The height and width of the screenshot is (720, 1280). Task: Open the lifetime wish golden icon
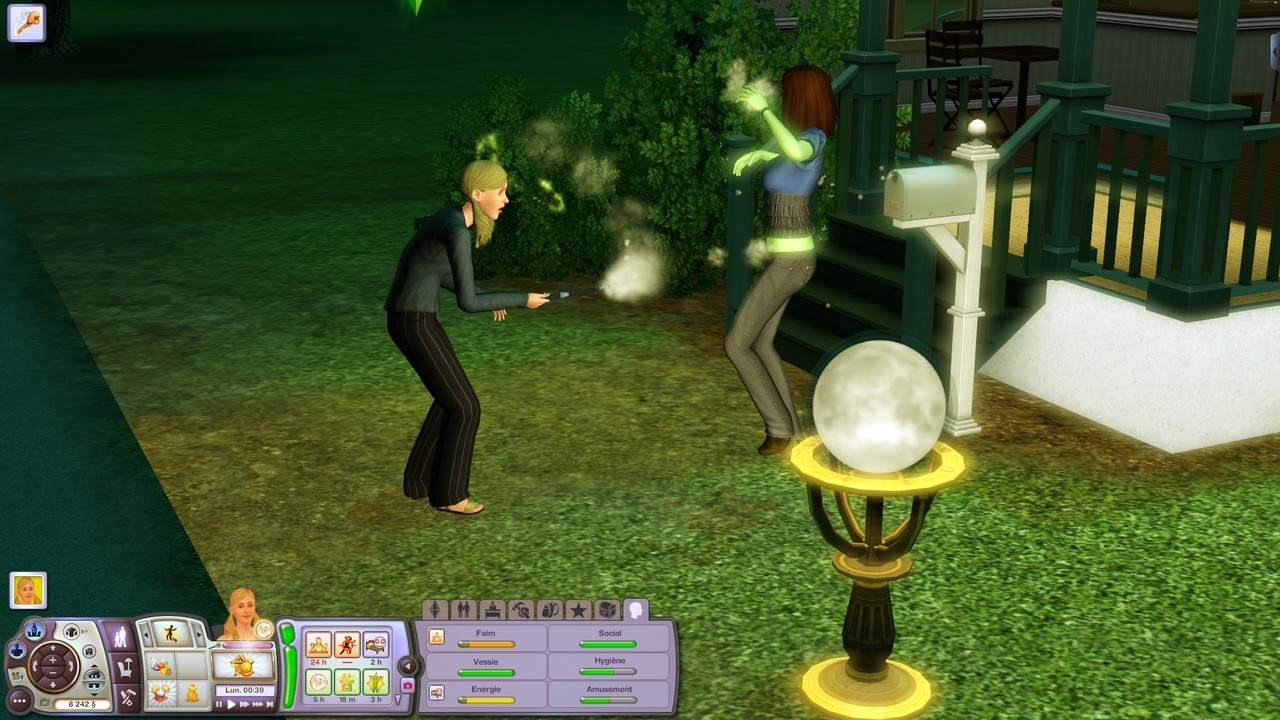point(243,665)
